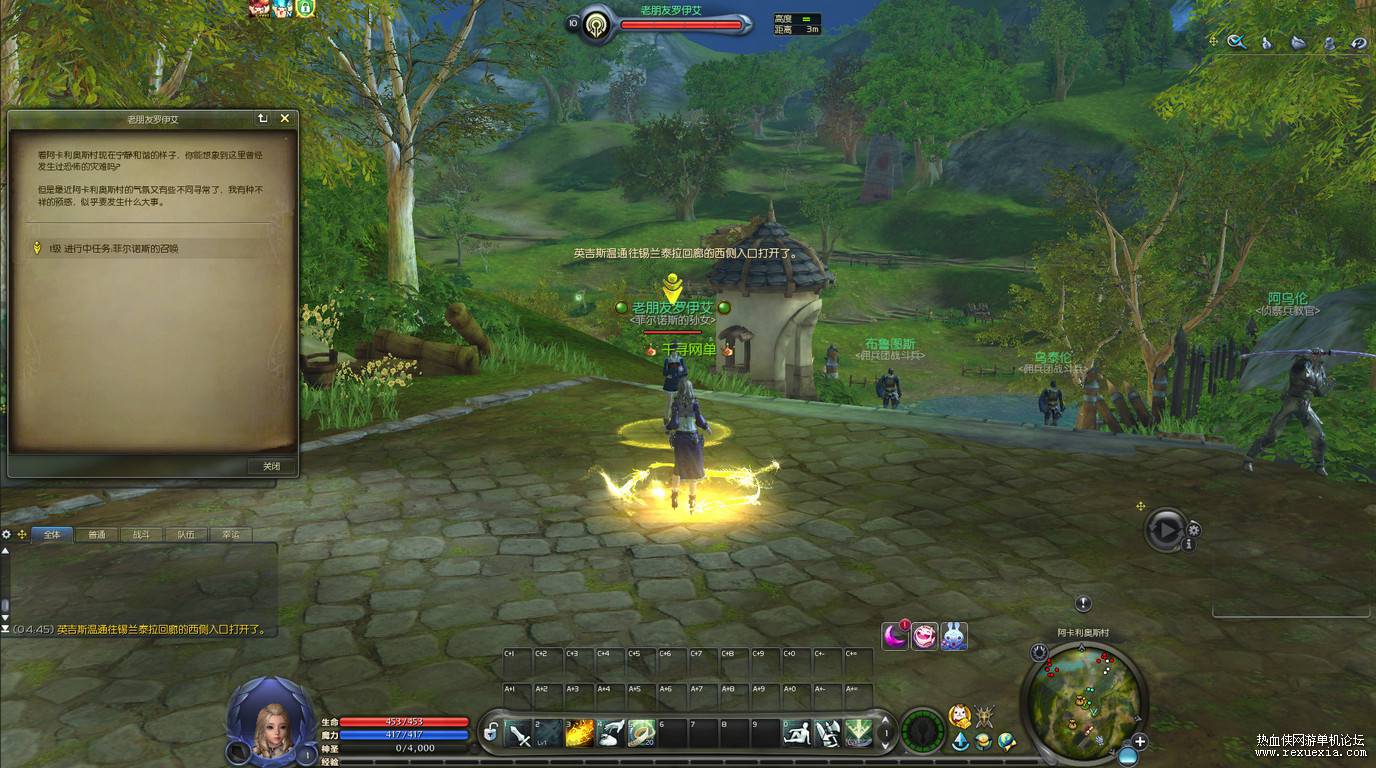This screenshot has height=768, width=1376.
Task: Click the pink bunny buff icon
Action: click(953, 636)
